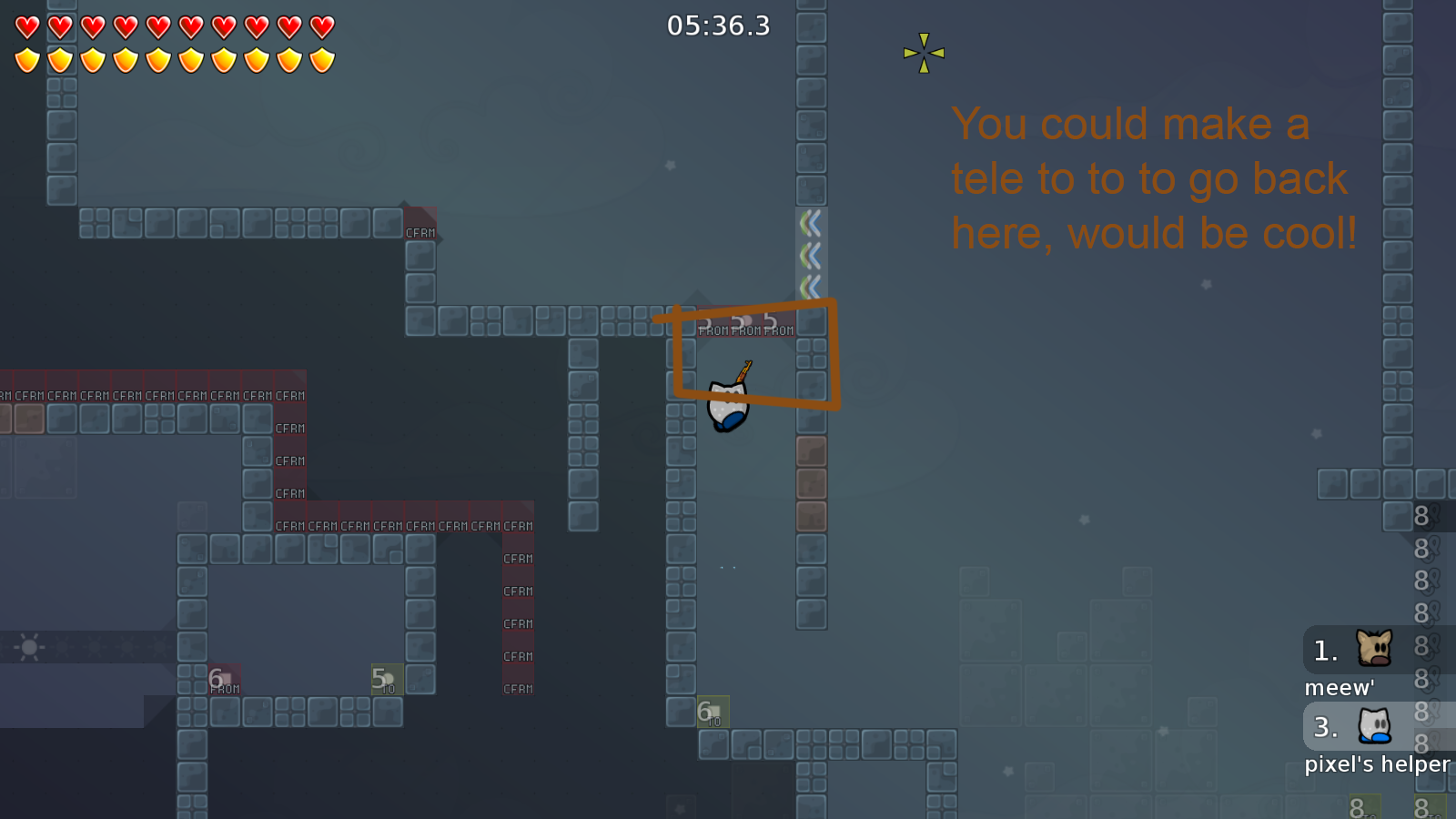This screenshot has height=819, width=1456.
Task: Click pixel's helper avatar in the leaderboard
Action: pos(1374,725)
